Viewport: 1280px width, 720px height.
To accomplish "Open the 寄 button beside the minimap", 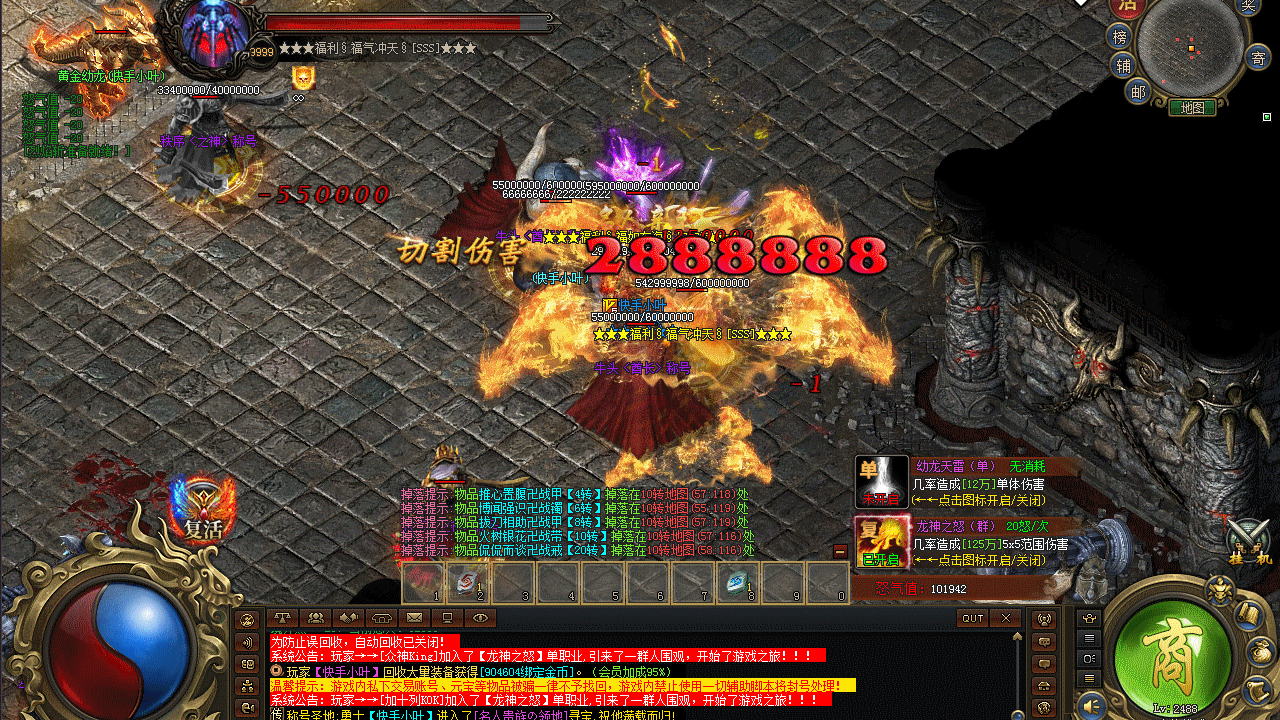I will [x=1257, y=57].
